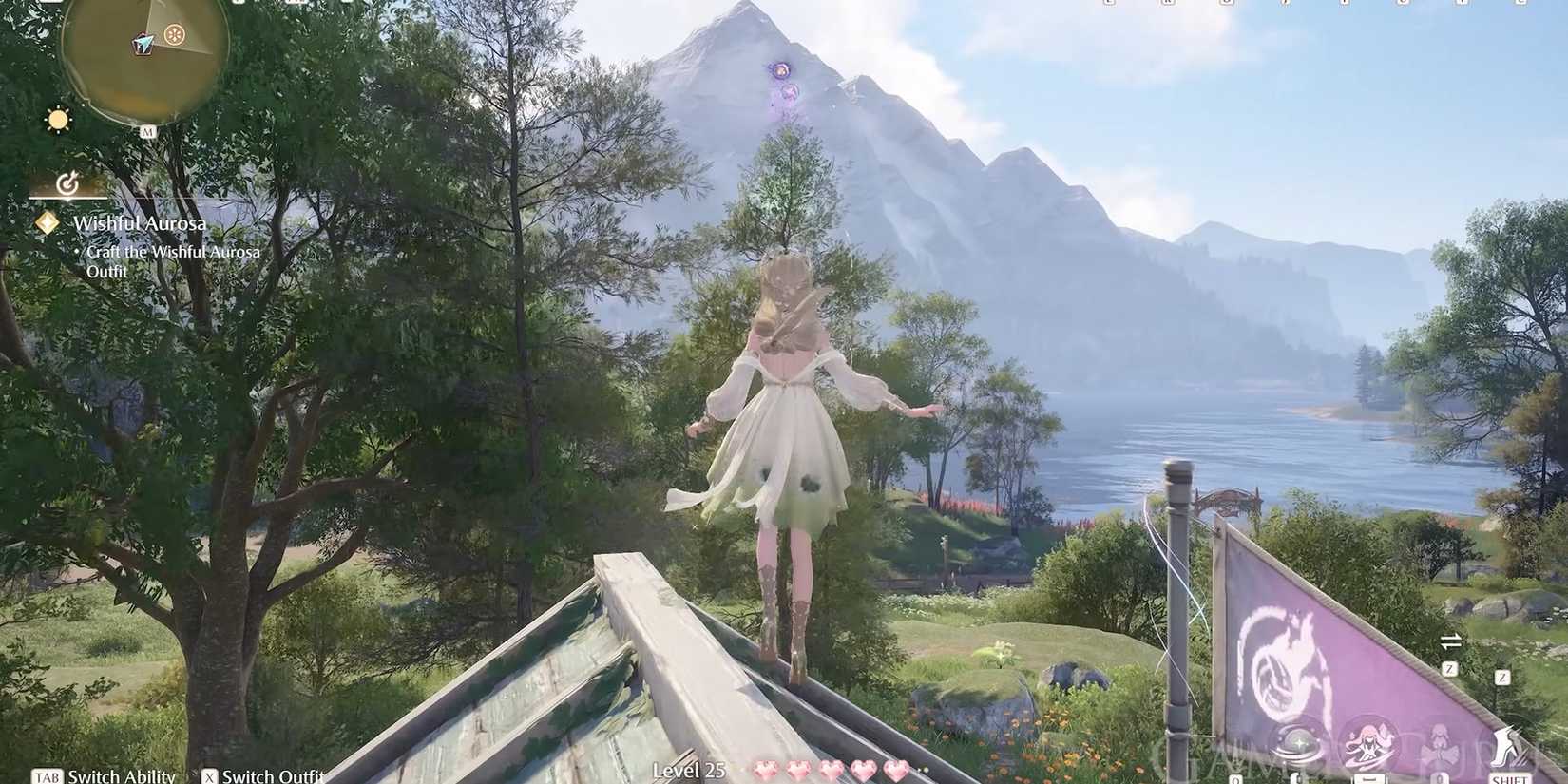Click the bow-shaped companion ability icon
The height and width of the screenshot is (784, 1568).
[x=1441, y=747]
